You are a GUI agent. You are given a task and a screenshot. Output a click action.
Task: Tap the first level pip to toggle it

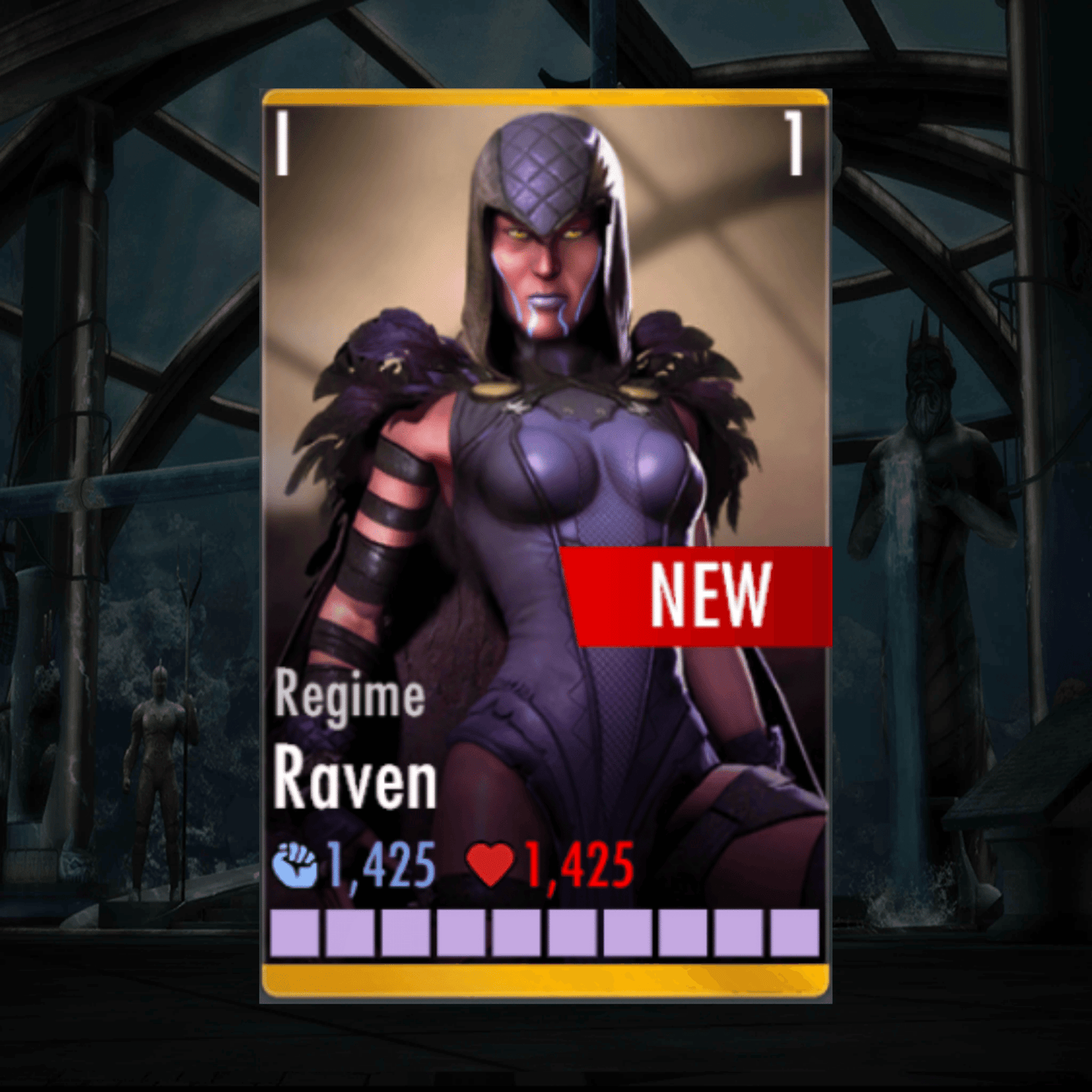point(295,932)
